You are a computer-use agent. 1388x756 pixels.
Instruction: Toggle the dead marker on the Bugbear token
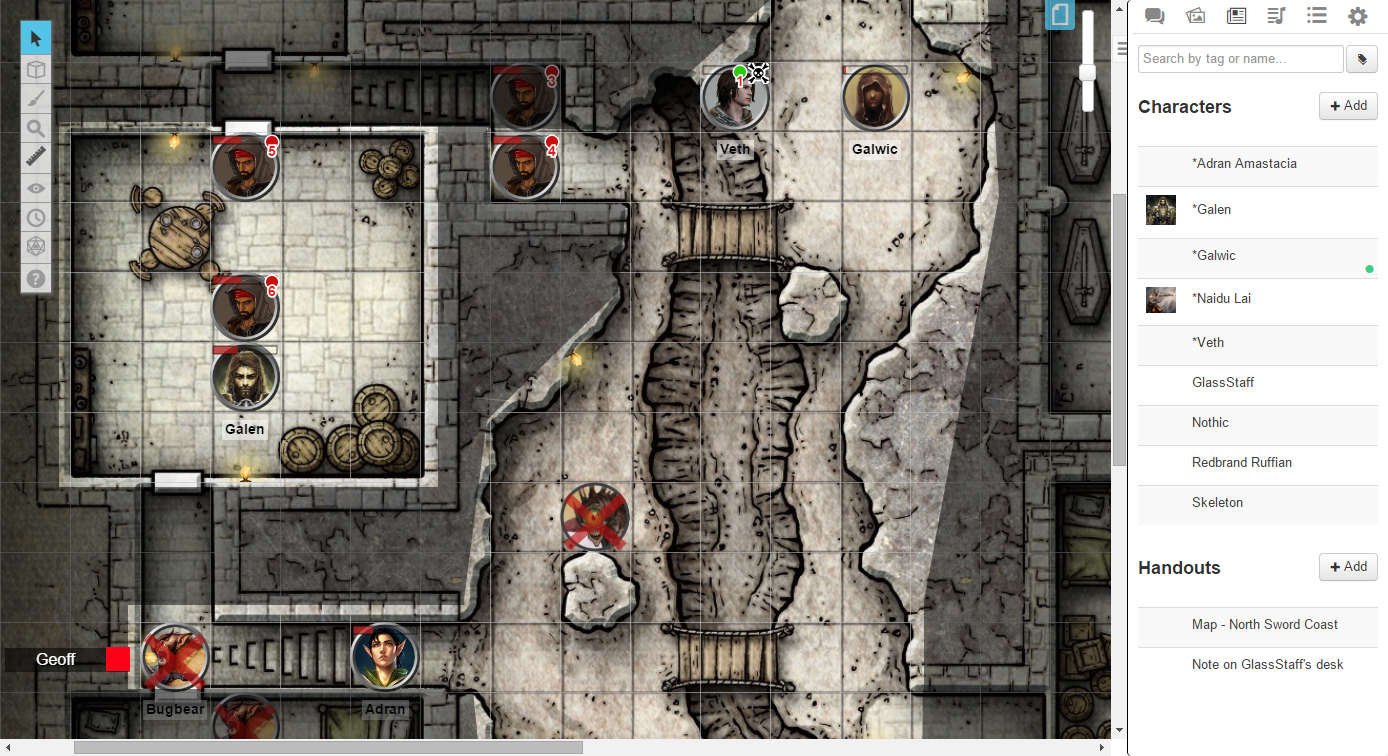175,658
